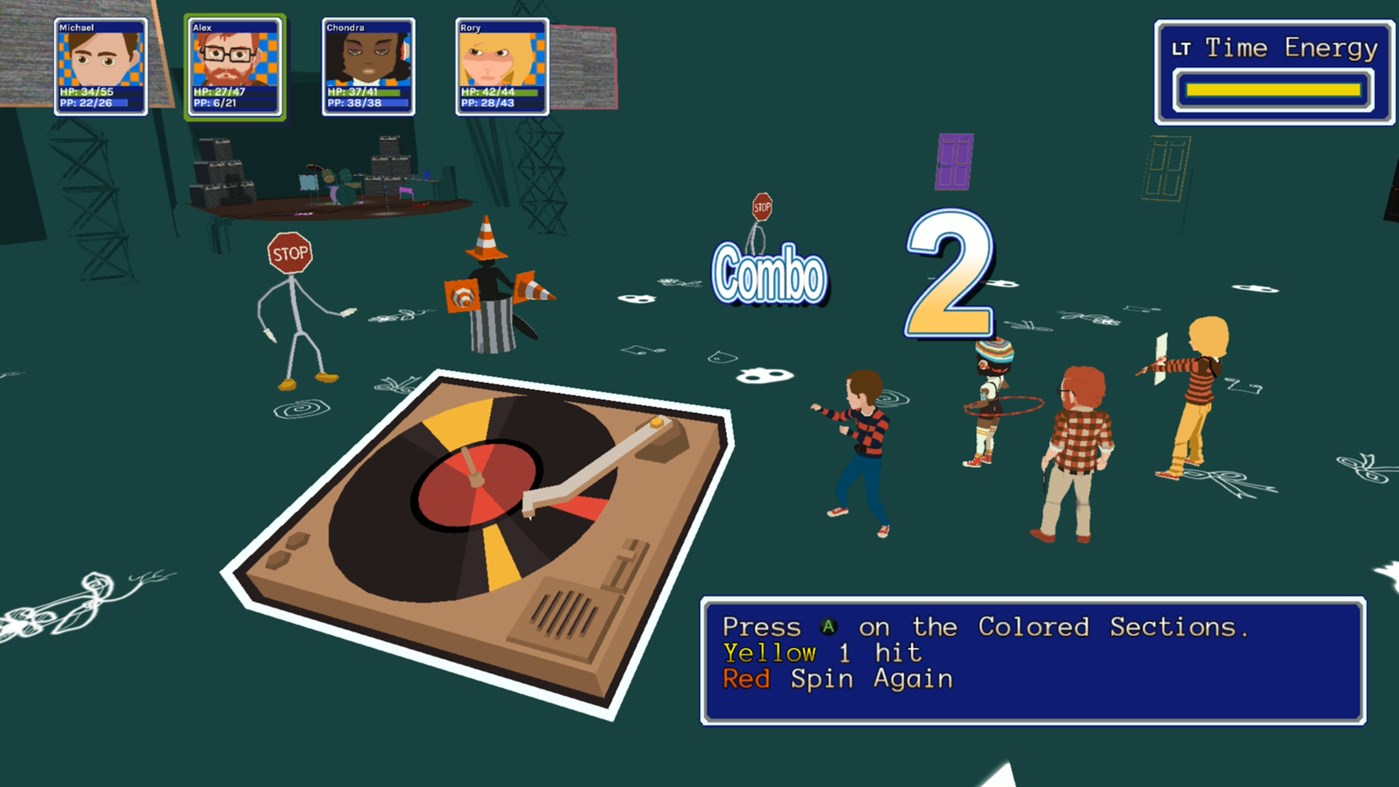Viewport: 1399px width, 787px height.
Task: Click the Red Spin Again text
Action: point(835,679)
